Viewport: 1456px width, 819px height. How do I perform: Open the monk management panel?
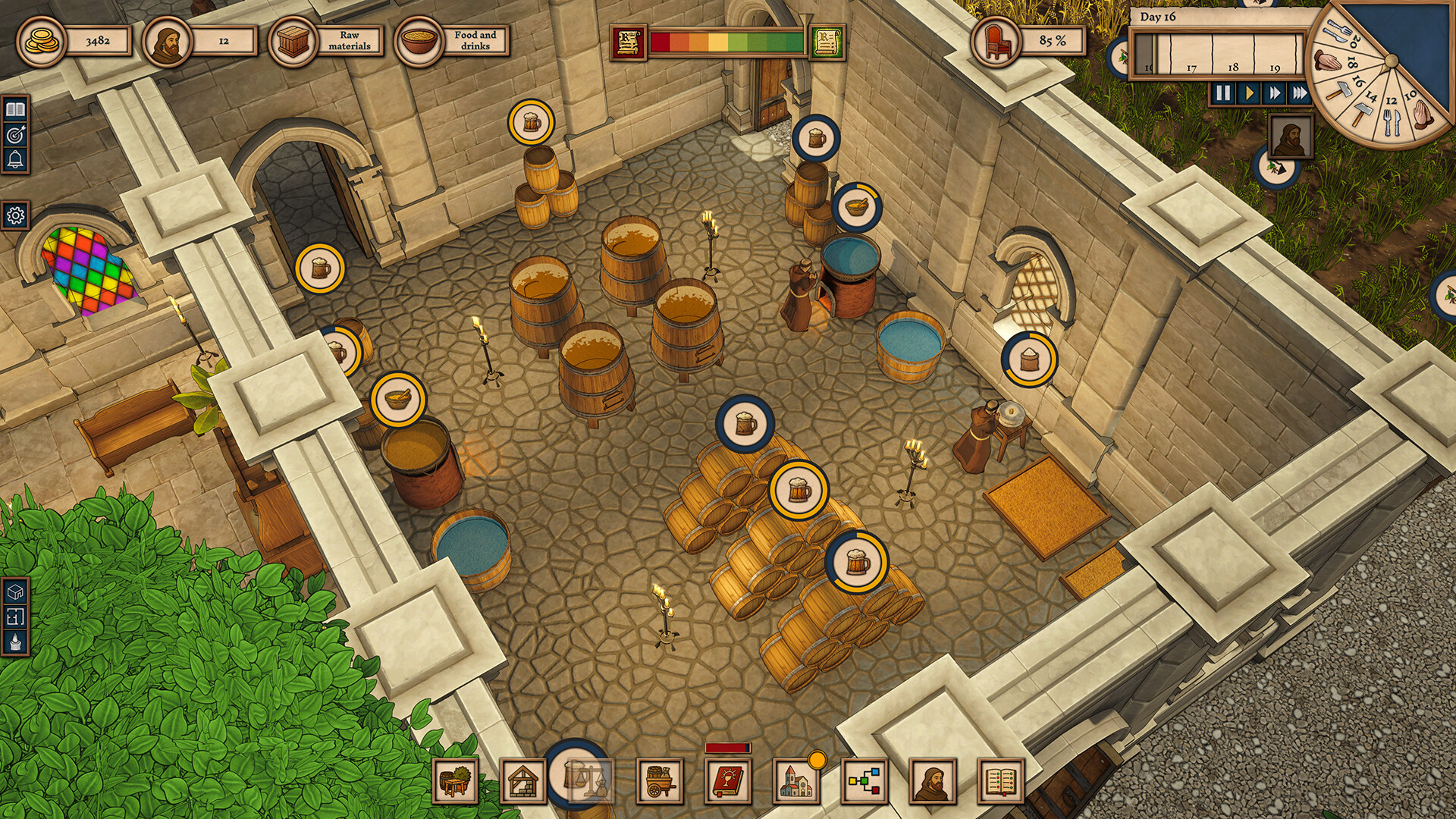(934, 780)
